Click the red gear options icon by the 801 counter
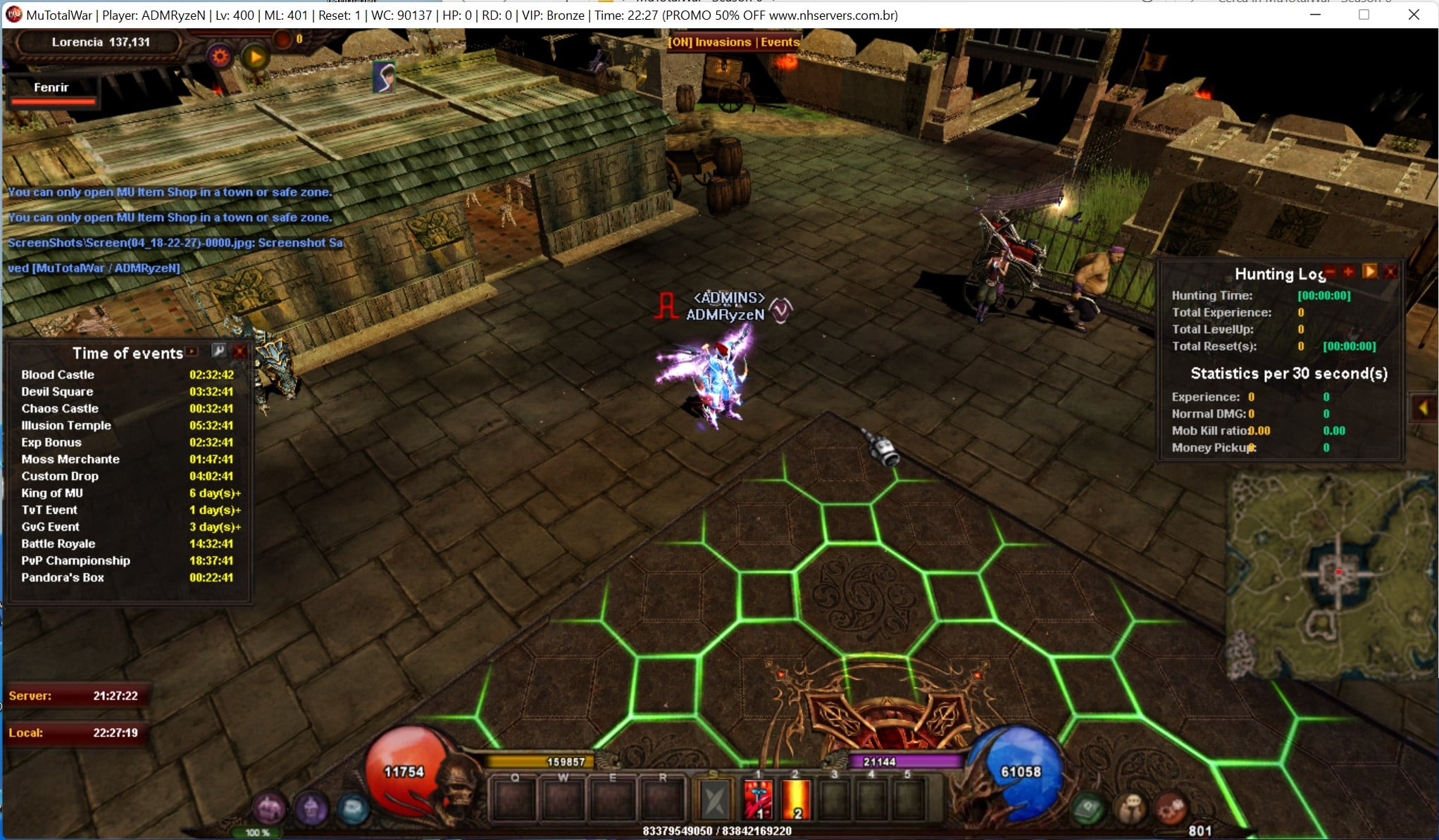Viewport: 1439px width, 840px height. (x=1173, y=808)
